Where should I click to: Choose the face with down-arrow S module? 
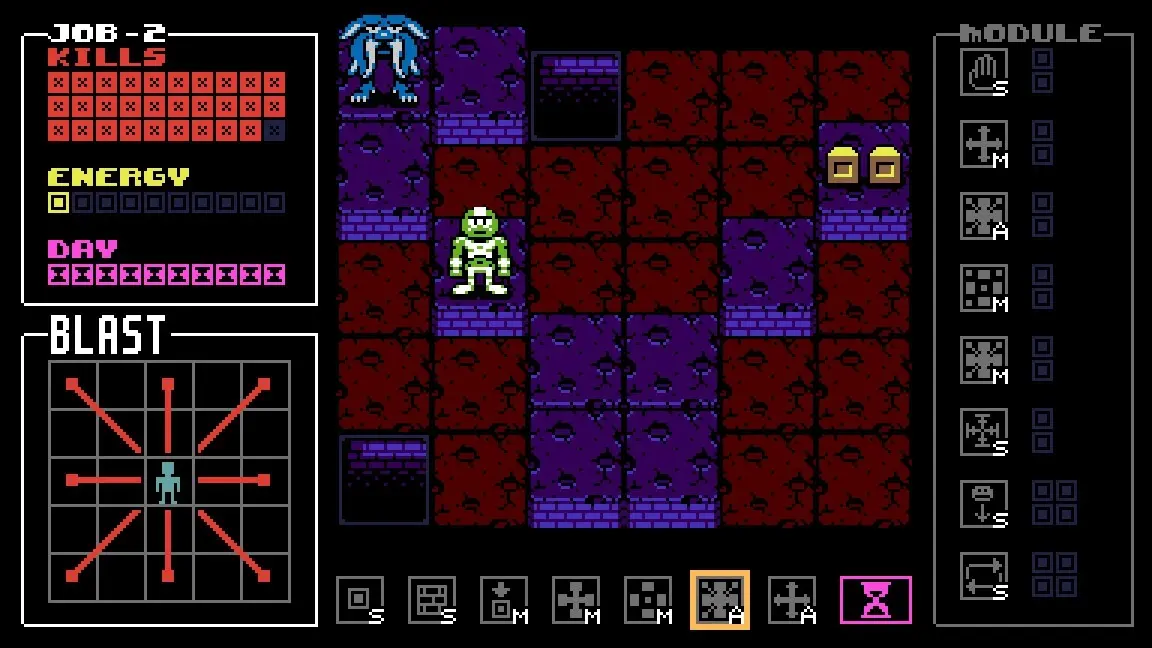point(983,504)
